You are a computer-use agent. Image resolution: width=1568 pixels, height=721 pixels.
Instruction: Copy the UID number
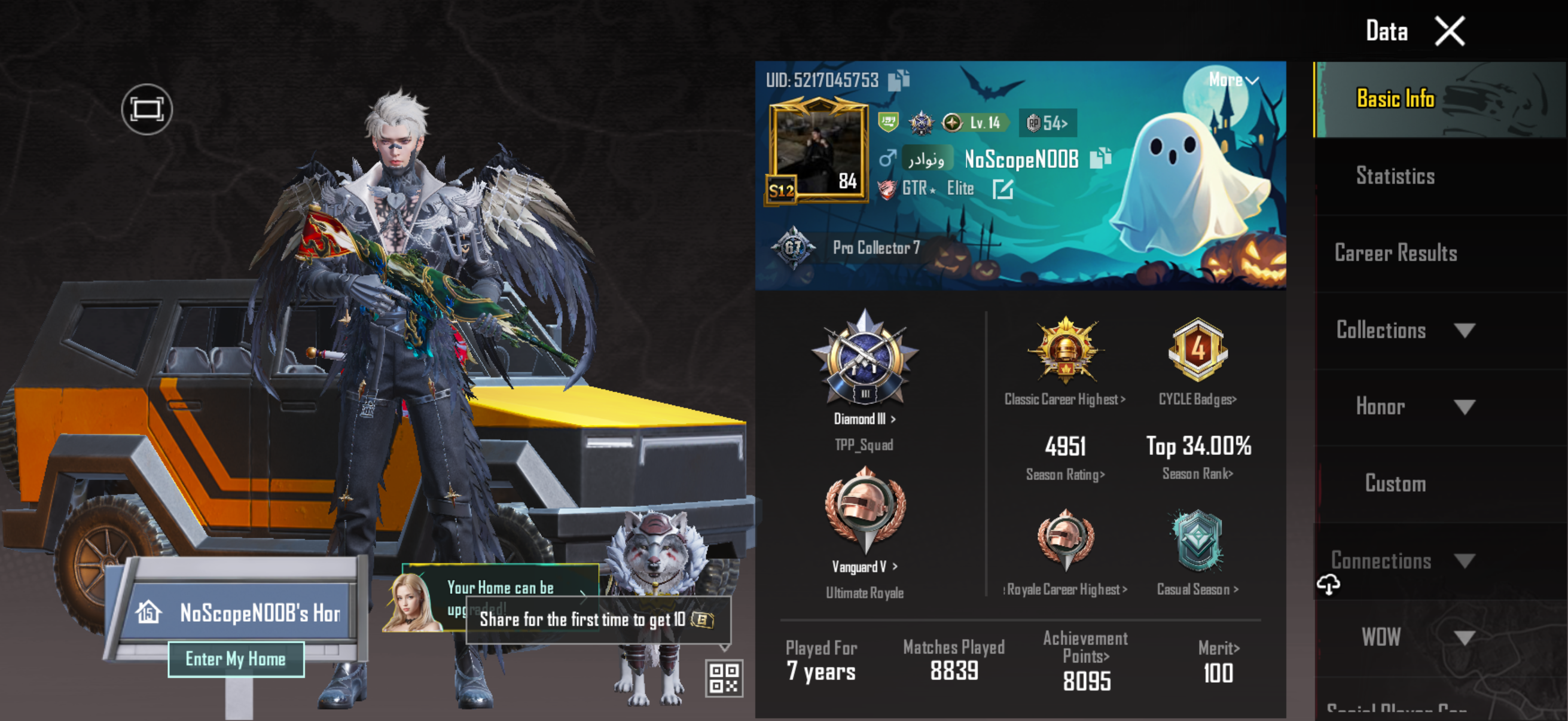(898, 80)
